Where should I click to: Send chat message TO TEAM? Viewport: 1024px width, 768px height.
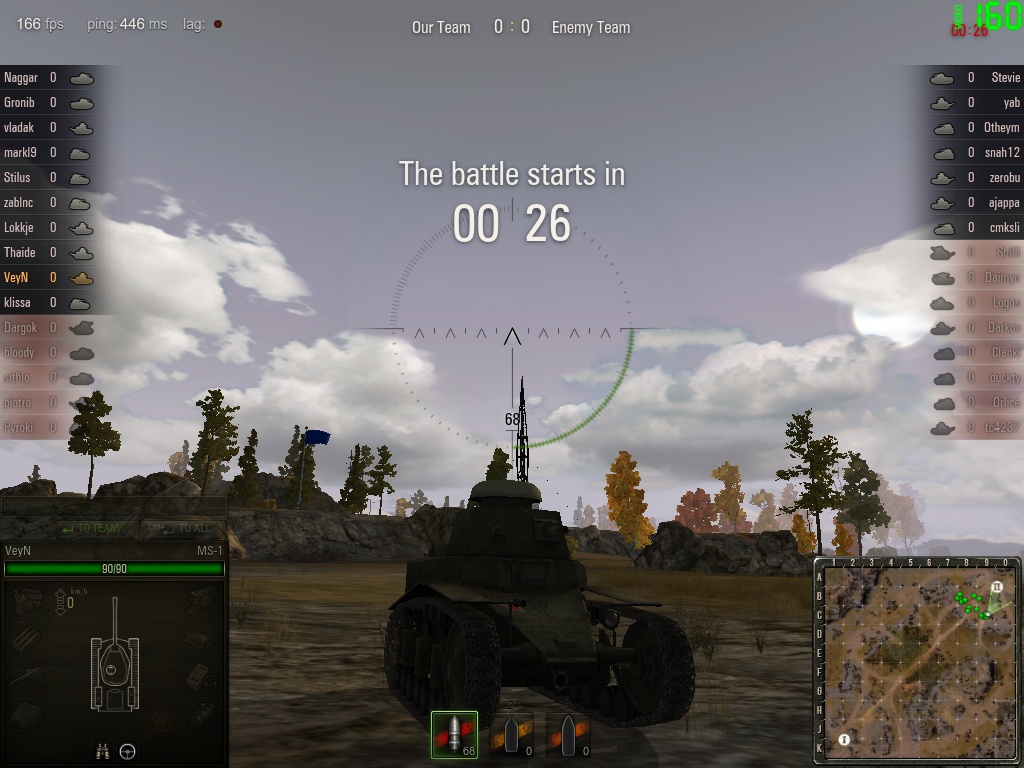pos(90,528)
